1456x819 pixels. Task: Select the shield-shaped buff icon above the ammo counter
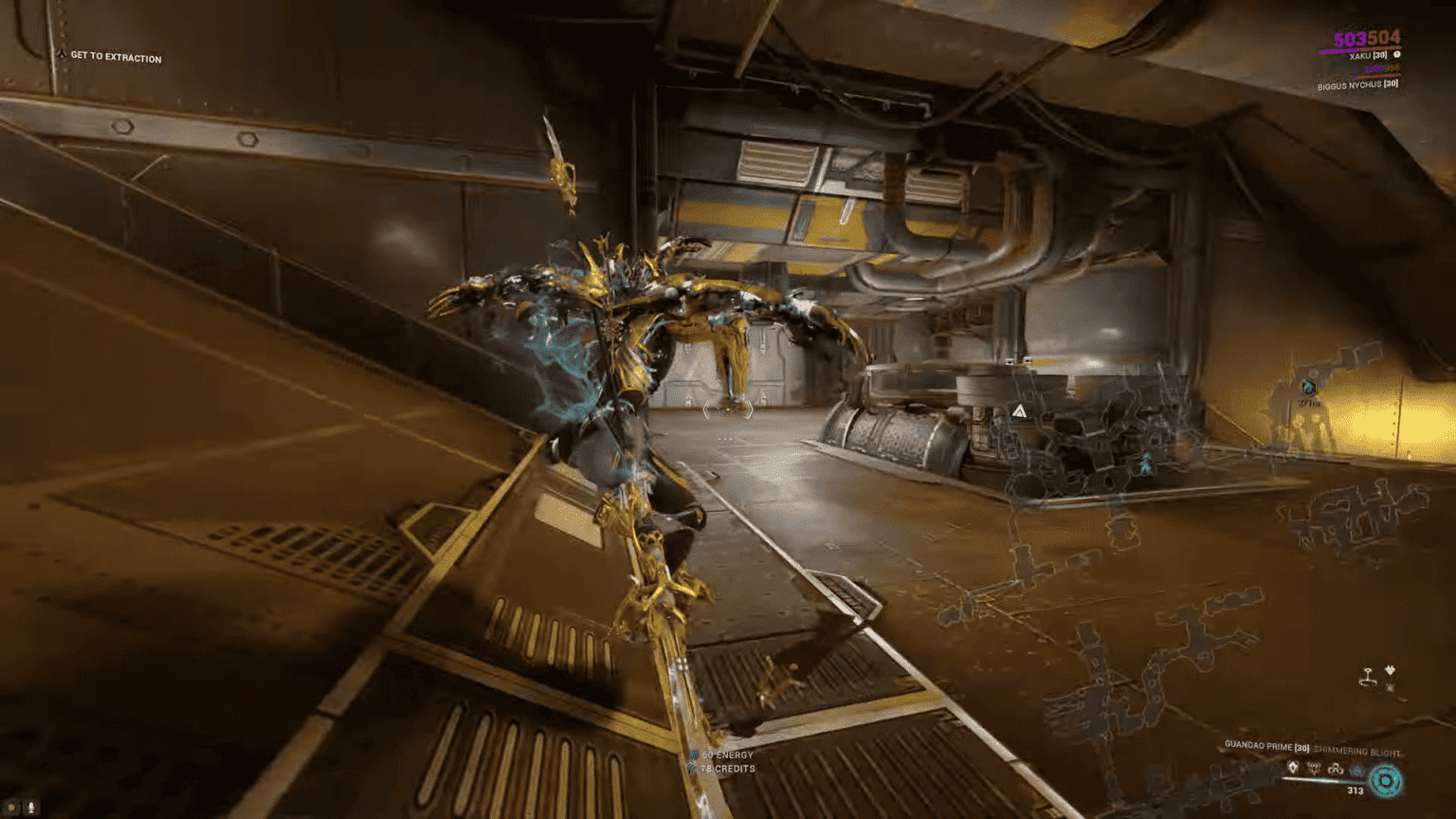(1293, 766)
